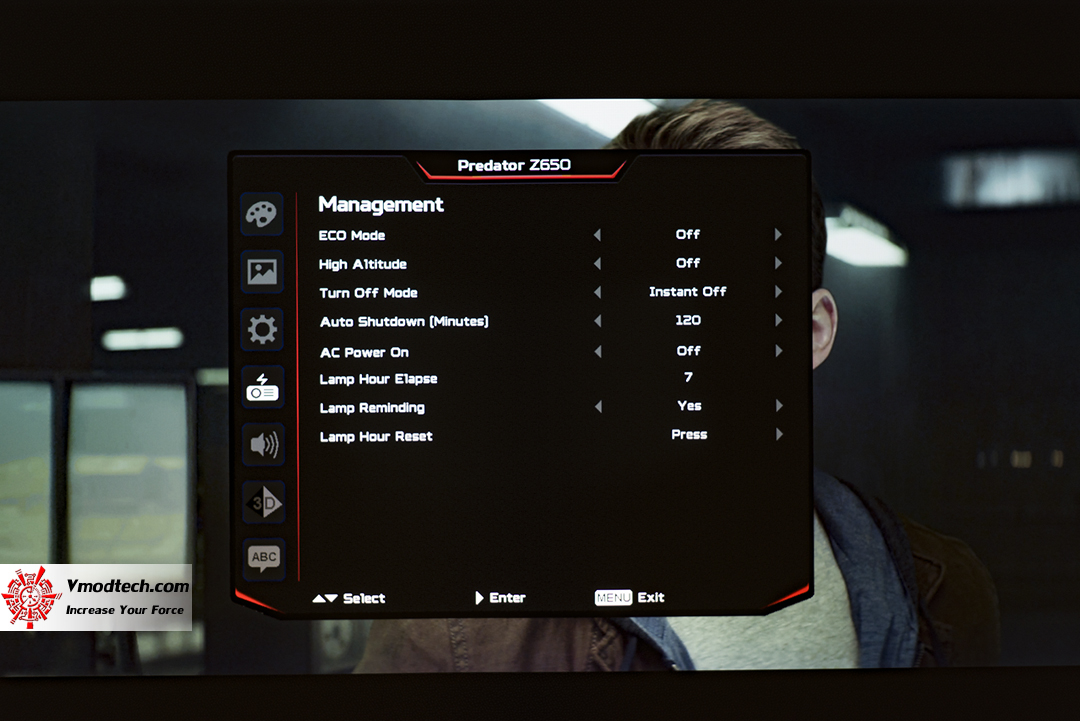
Task: Change Turn Off Mode with right arrow
Action: [x=778, y=292]
